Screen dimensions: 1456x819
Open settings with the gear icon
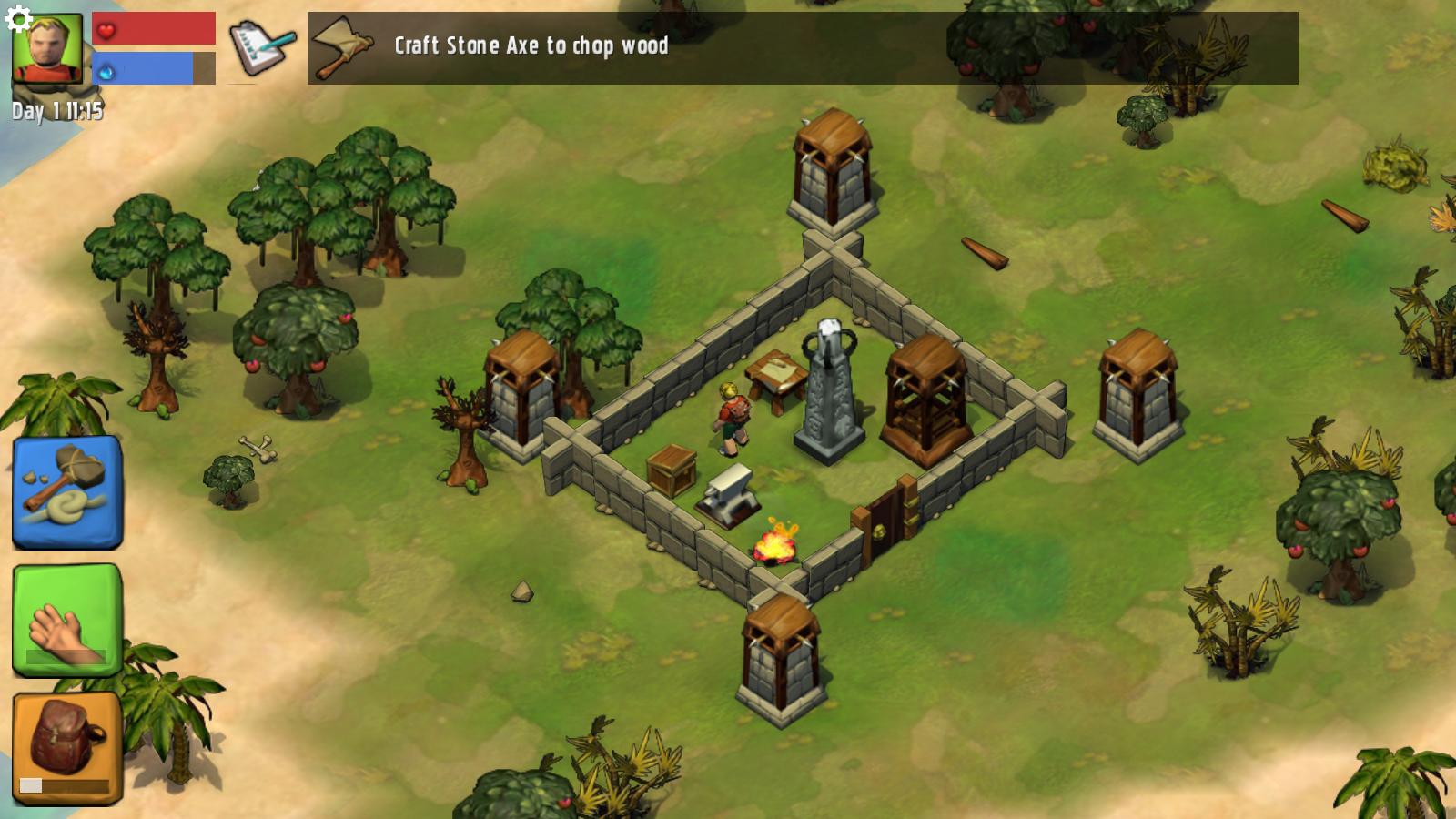[x=18, y=19]
